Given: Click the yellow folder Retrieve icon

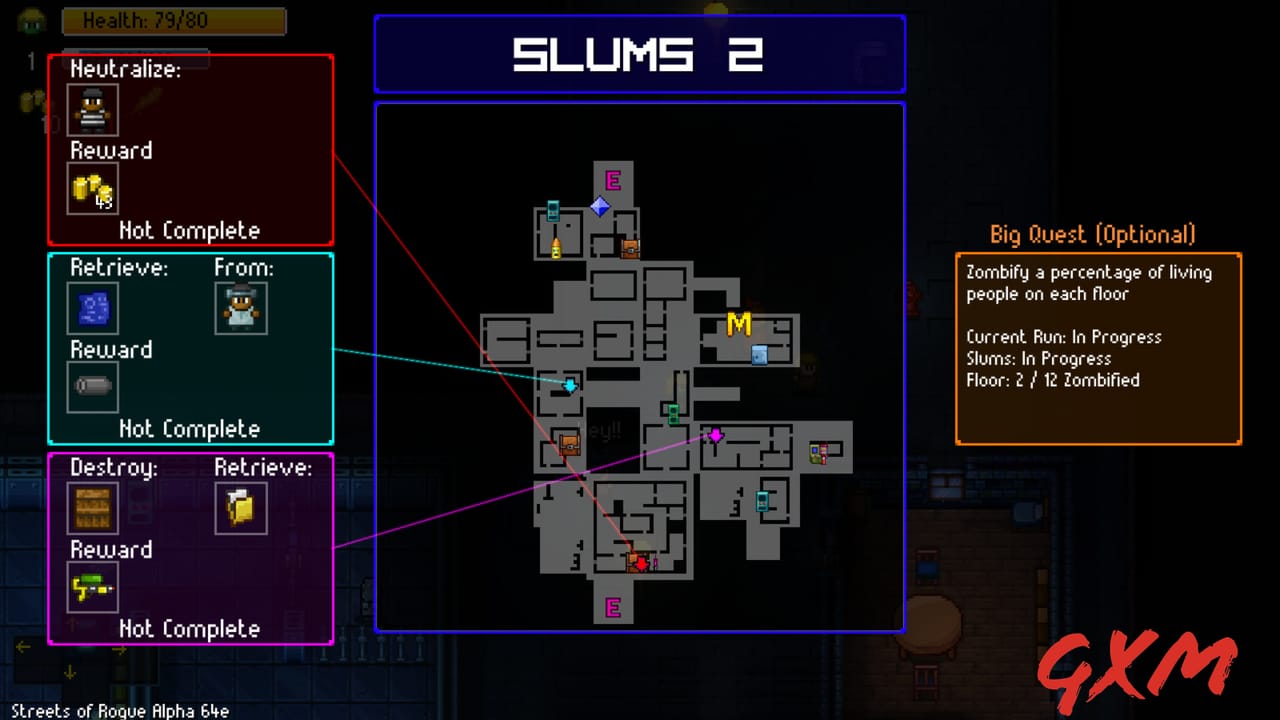Looking at the screenshot, I should click(x=241, y=508).
